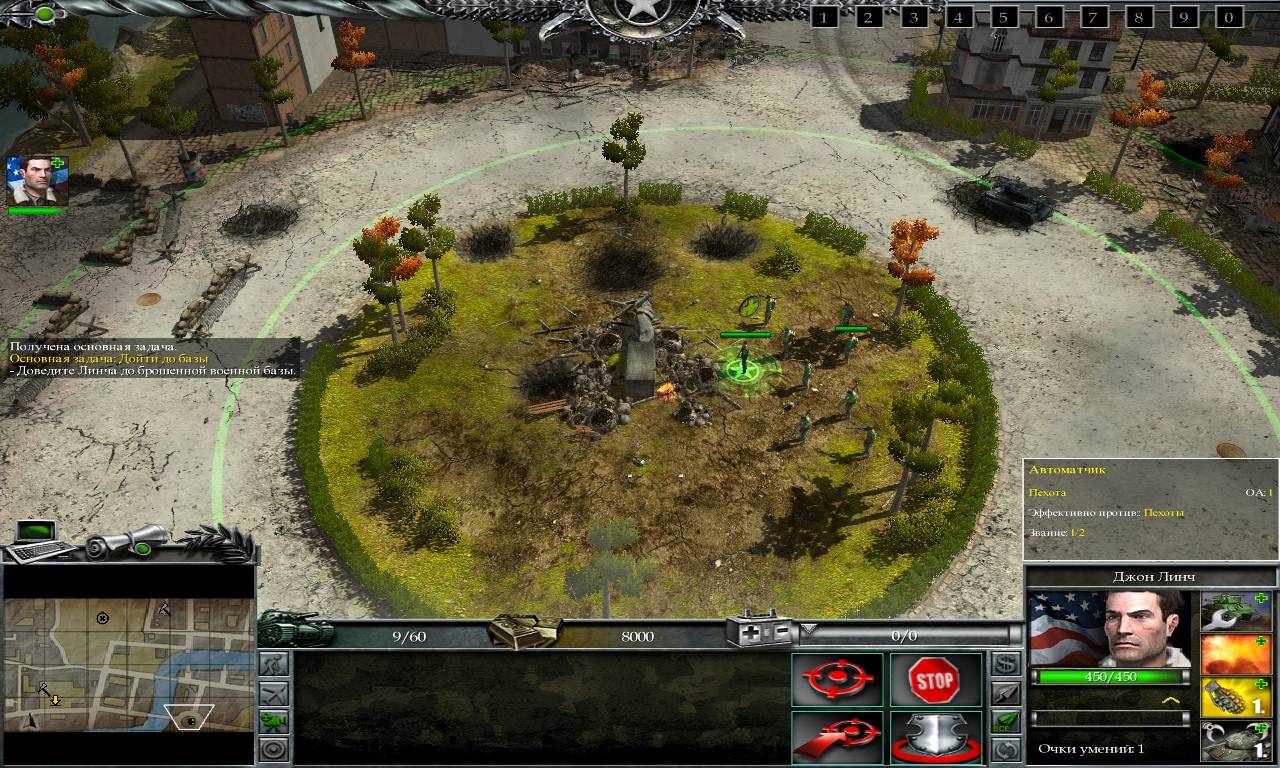Select control group 0 button
1280x768 pixels.
point(1229,17)
